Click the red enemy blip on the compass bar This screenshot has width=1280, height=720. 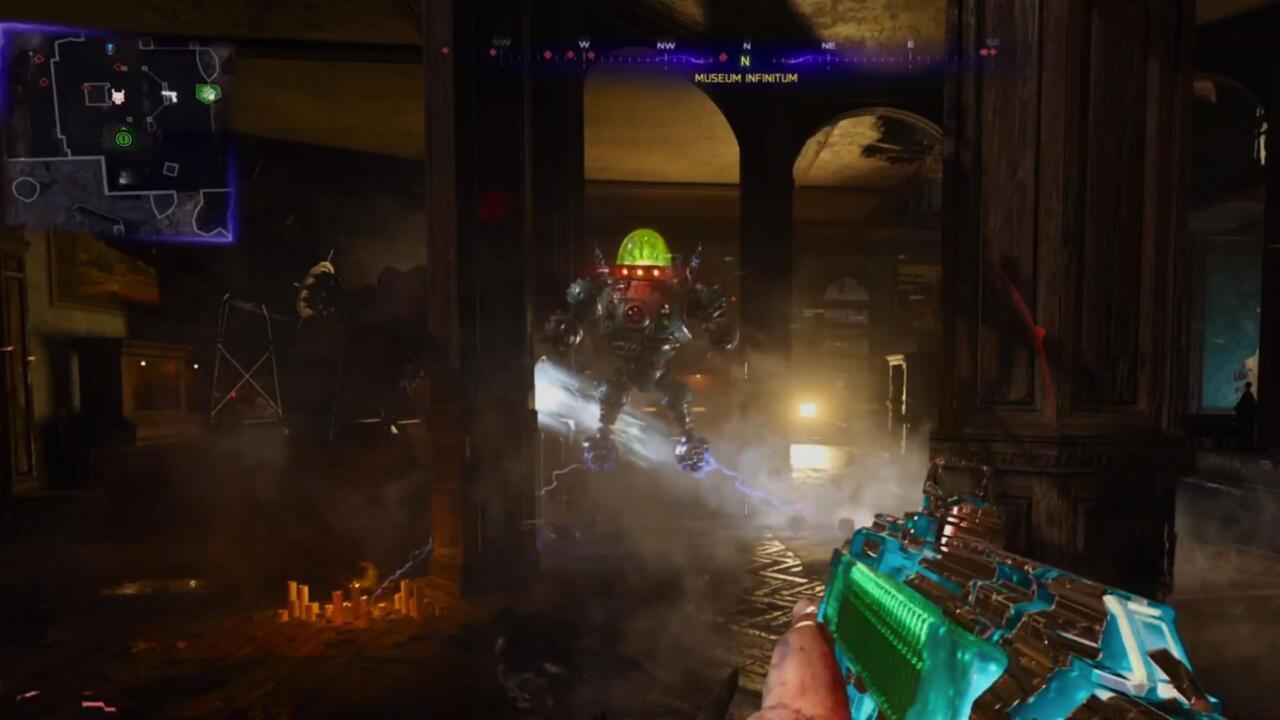[721, 57]
